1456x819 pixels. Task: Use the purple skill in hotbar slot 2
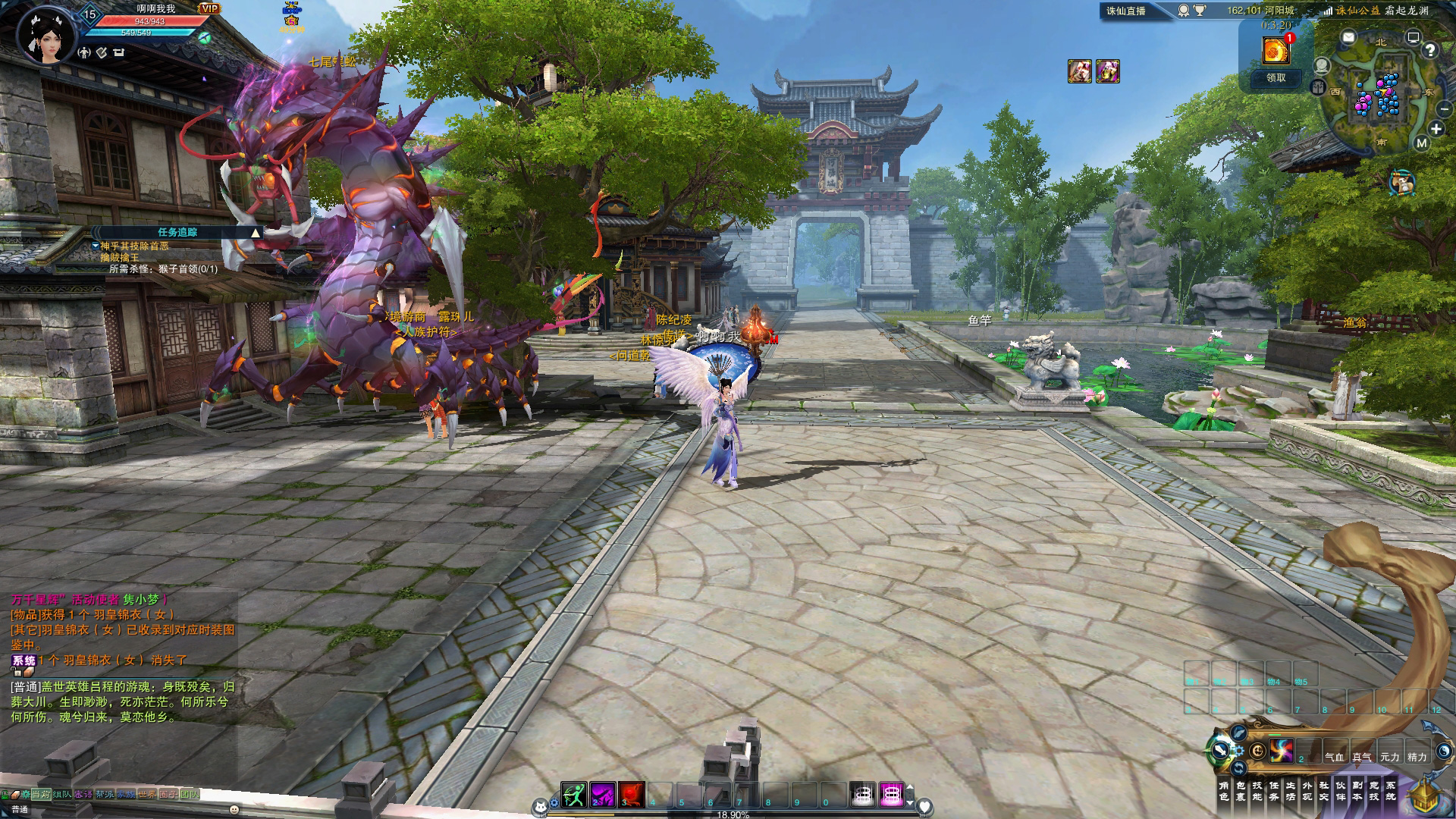603,794
